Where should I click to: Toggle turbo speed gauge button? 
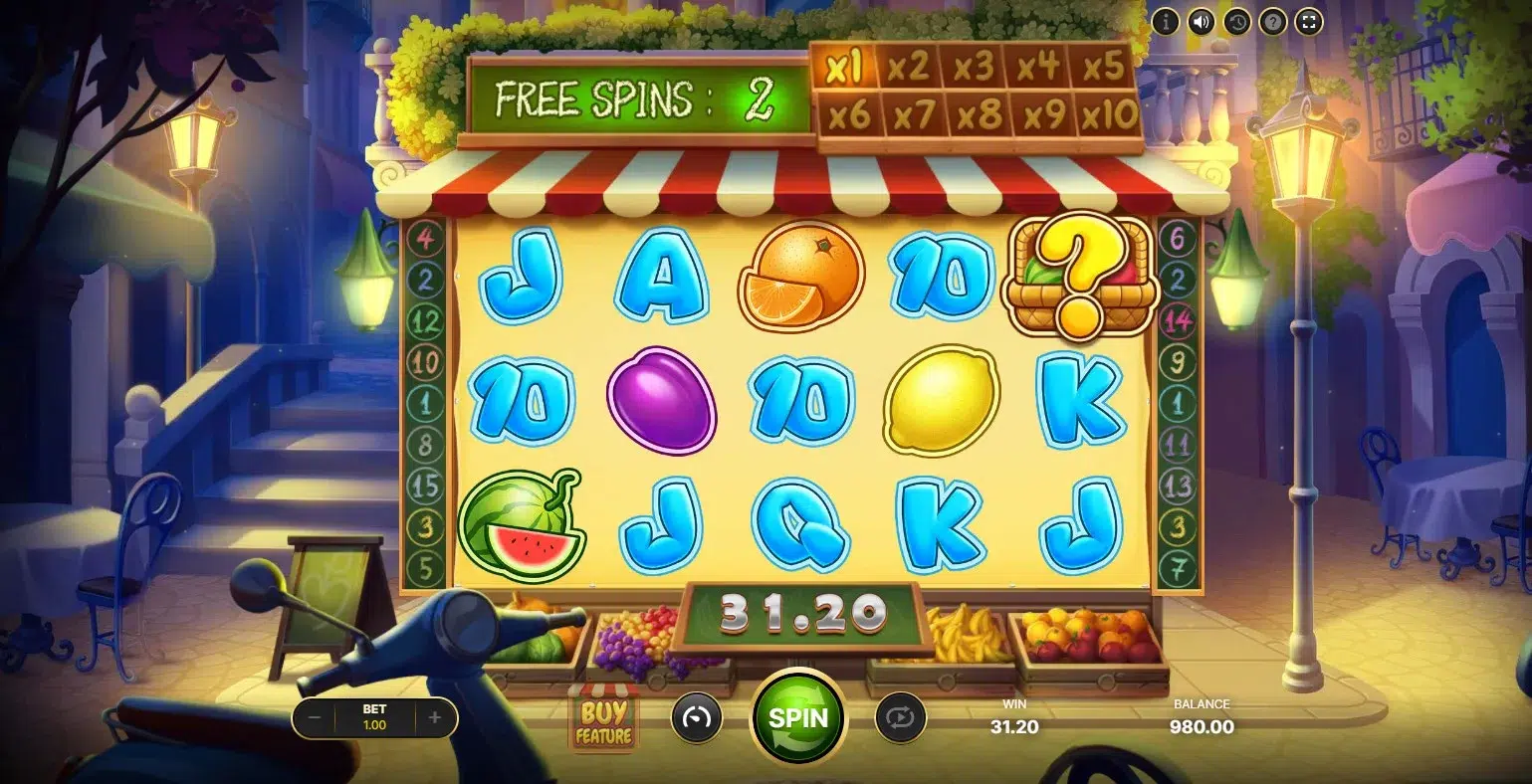696,718
